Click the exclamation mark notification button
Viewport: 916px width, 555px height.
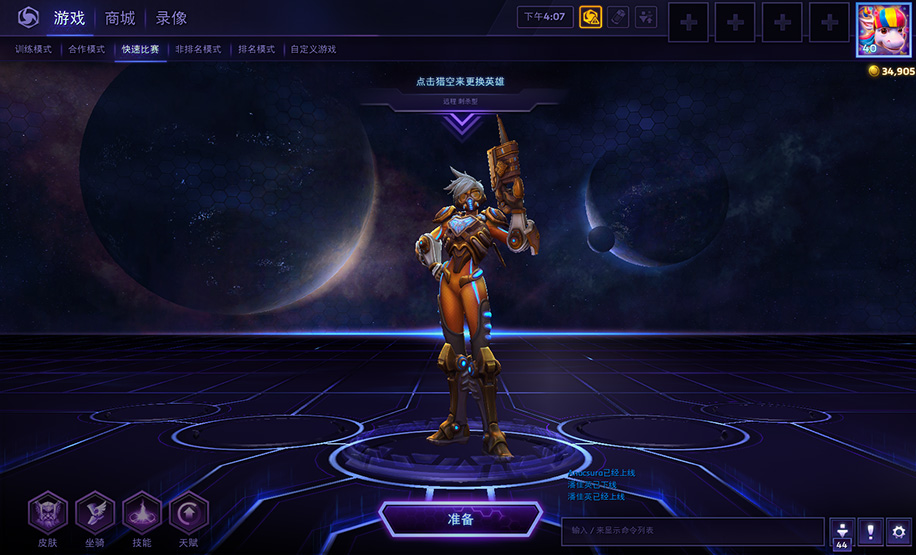pyautogui.click(x=870, y=531)
